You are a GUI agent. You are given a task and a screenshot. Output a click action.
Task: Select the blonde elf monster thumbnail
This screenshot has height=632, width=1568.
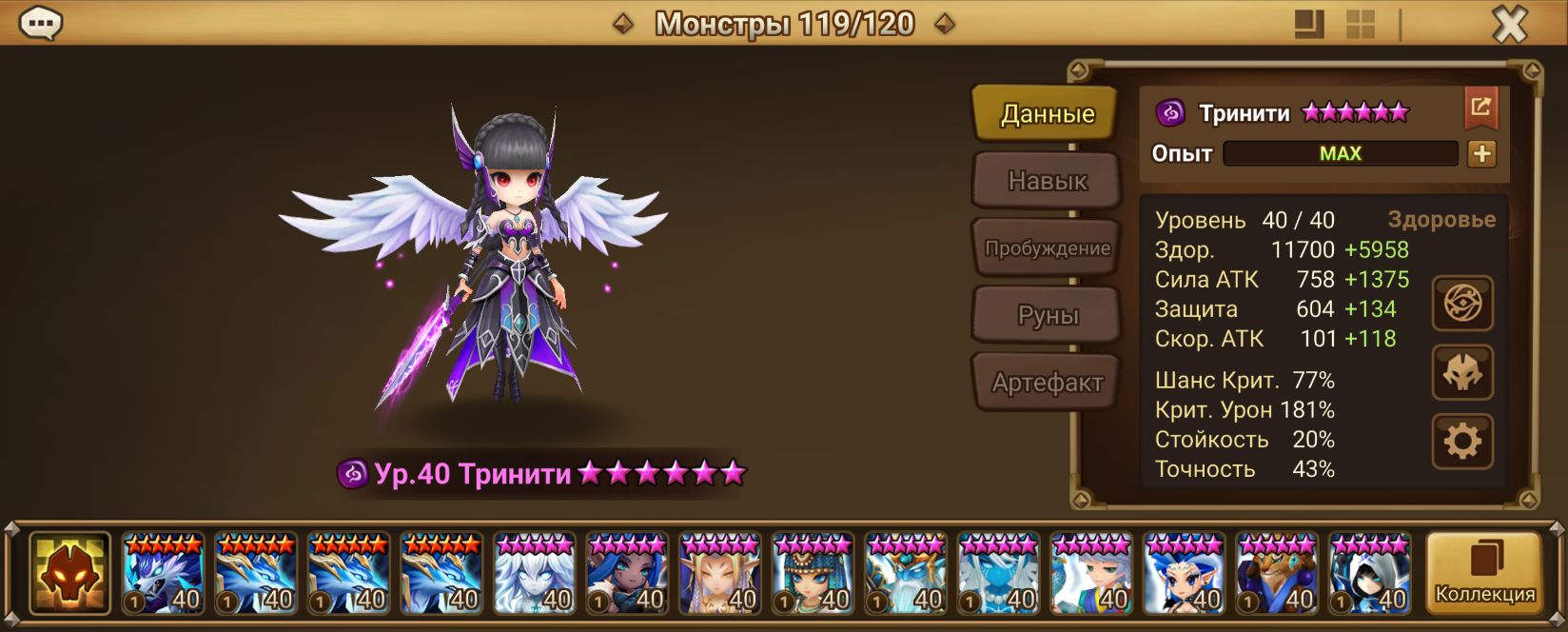point(719,573)
